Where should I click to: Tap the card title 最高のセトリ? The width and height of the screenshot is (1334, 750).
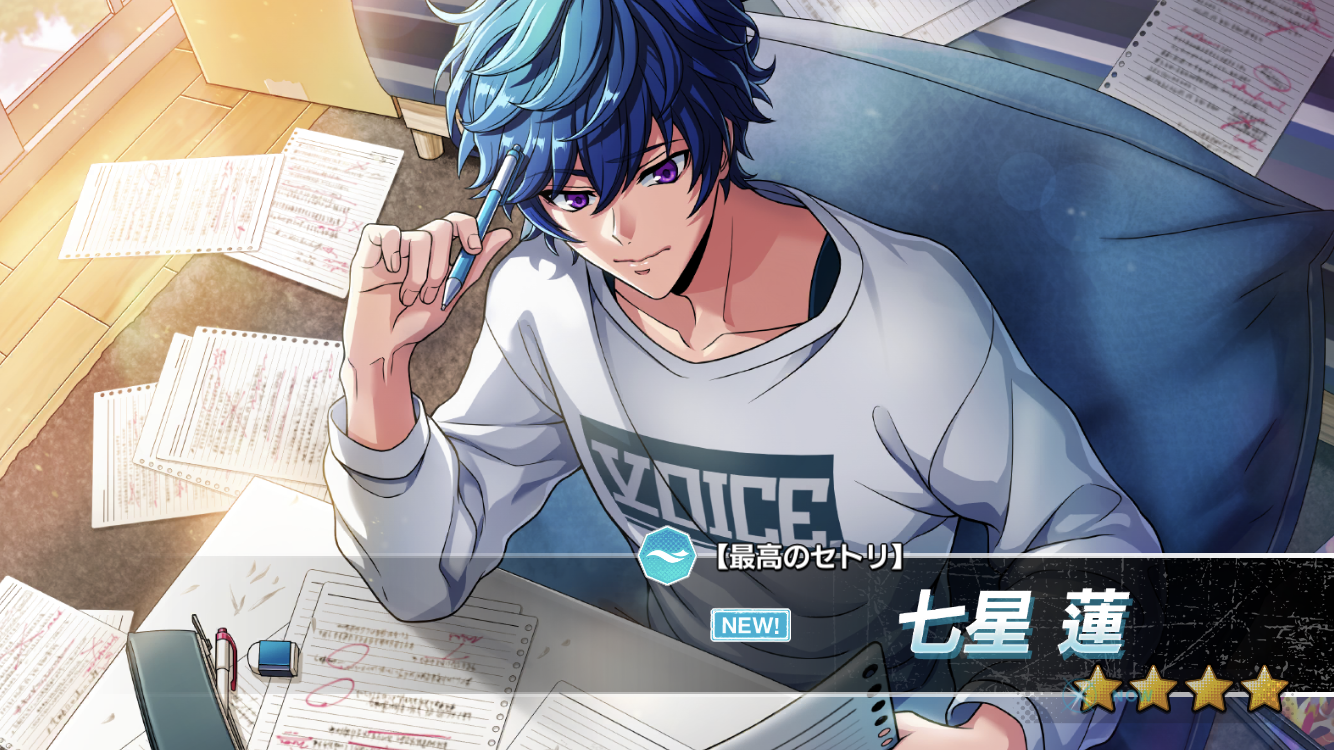(810, 559)
